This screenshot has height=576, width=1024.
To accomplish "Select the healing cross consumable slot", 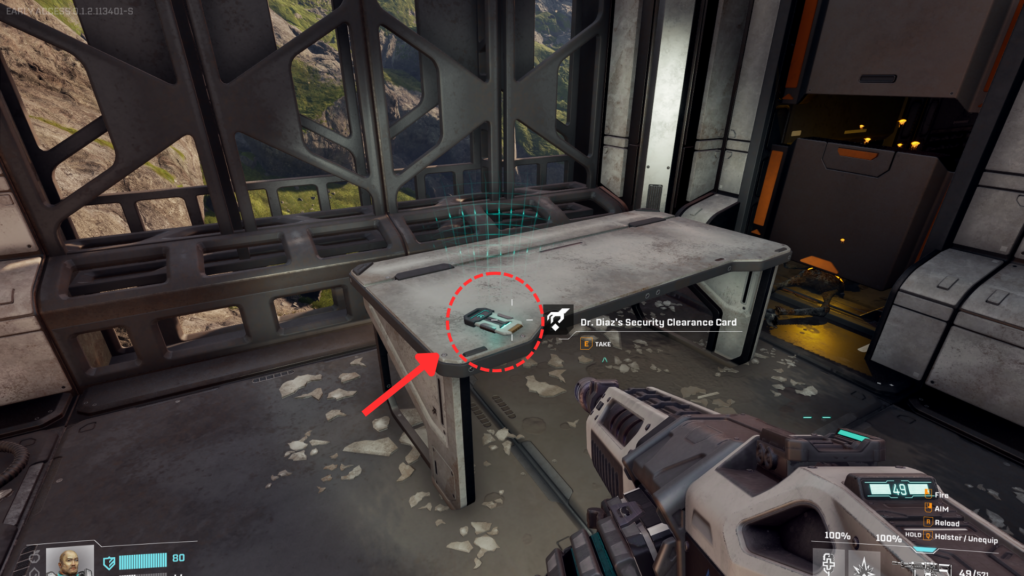I will pos(828,563).
